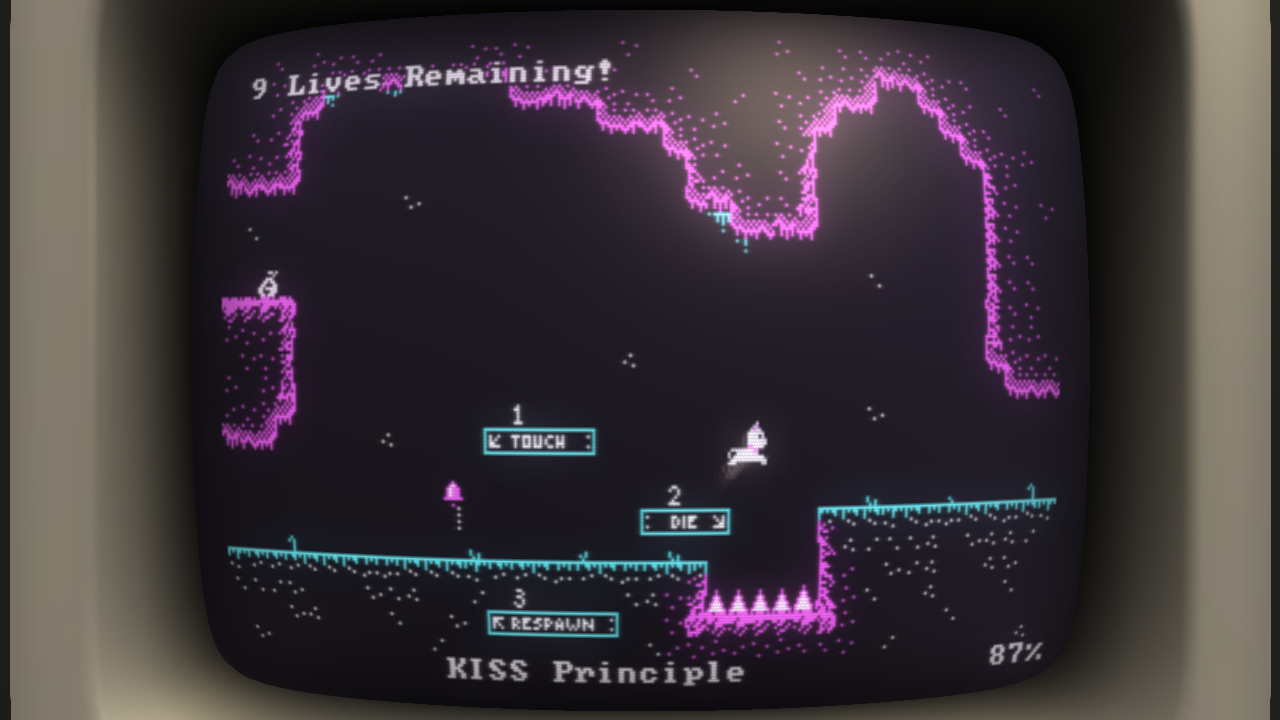This screenshot has width=1280, height=720.
Task: Click the arrow icon inside the RESPAWN sign
Action: [500, 623]
